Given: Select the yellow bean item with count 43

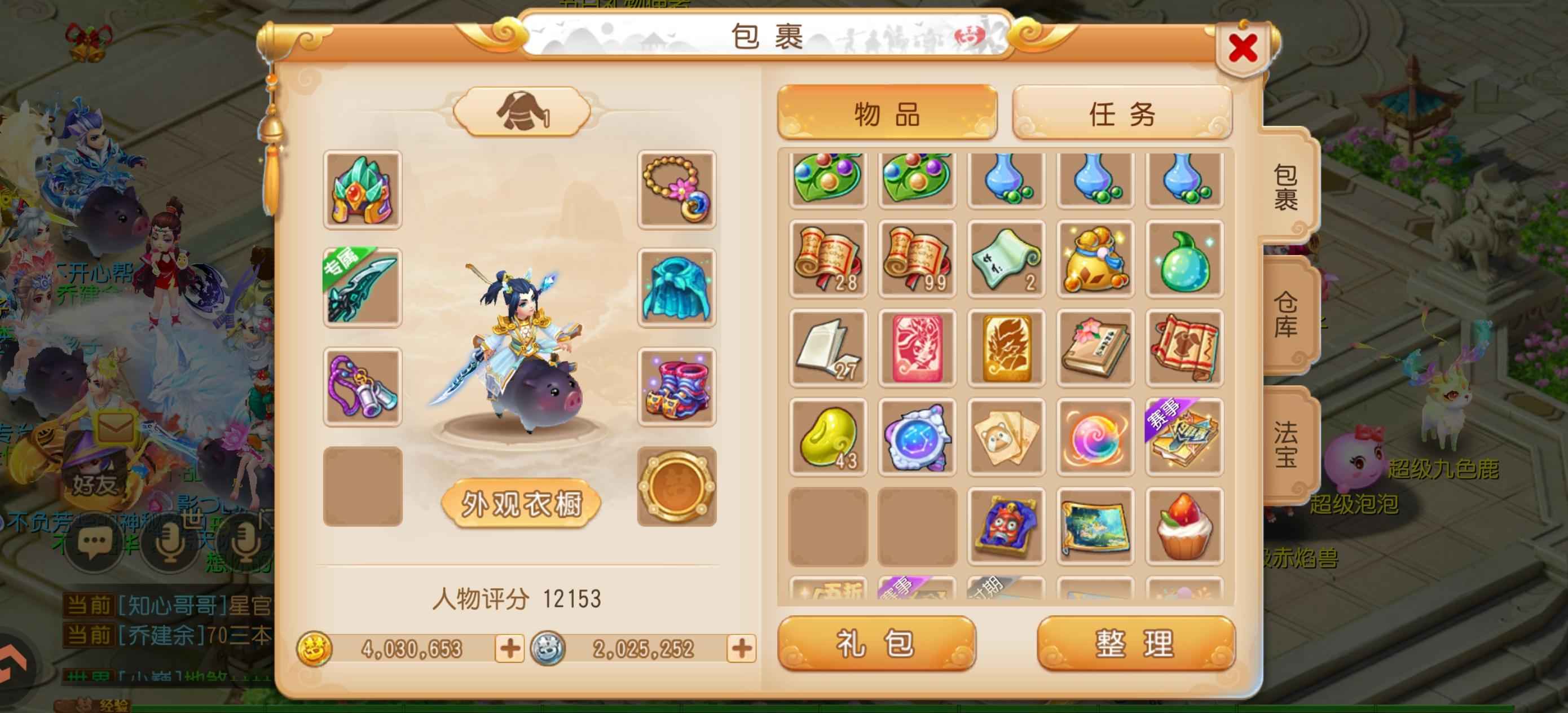Looking at the screenshot, I should [x=828, y=437].
